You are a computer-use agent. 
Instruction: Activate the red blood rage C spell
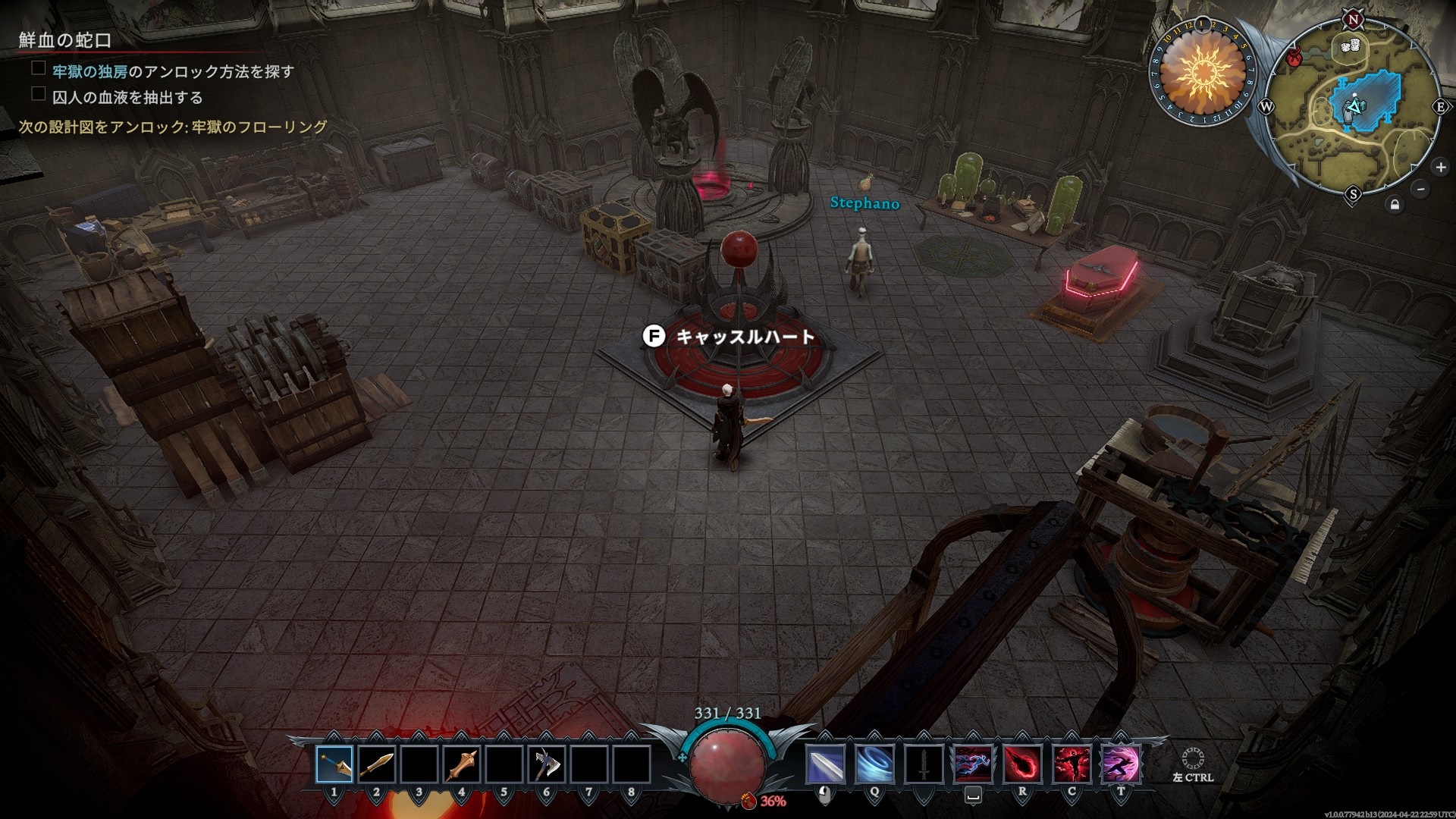(x=1072, y=764)
